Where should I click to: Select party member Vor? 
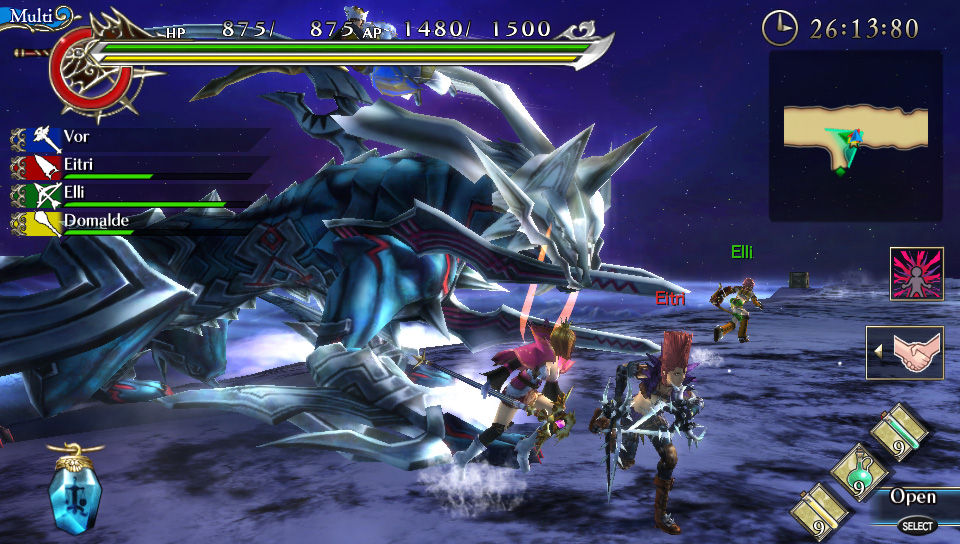click(x=80, y=136)
